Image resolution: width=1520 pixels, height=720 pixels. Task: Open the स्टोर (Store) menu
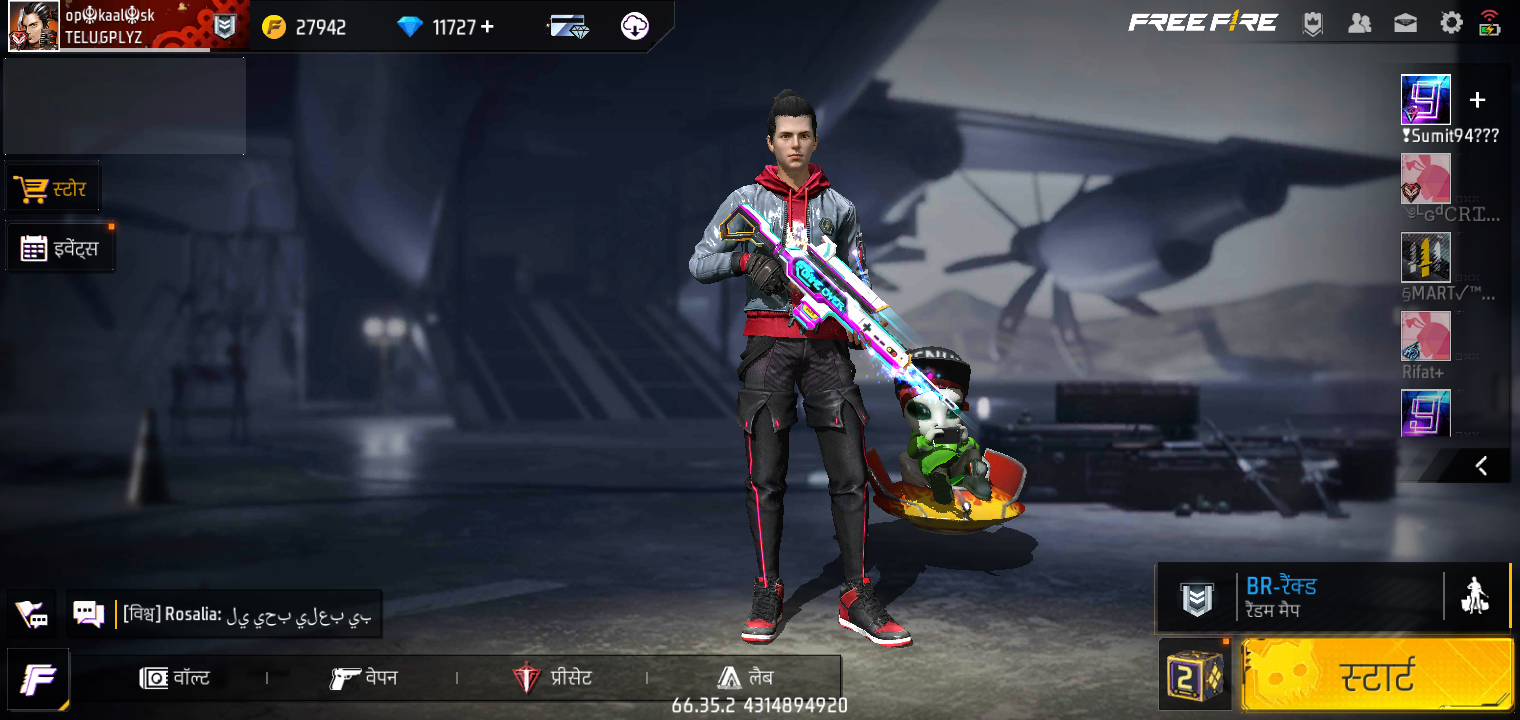click(x=53, y=189)
